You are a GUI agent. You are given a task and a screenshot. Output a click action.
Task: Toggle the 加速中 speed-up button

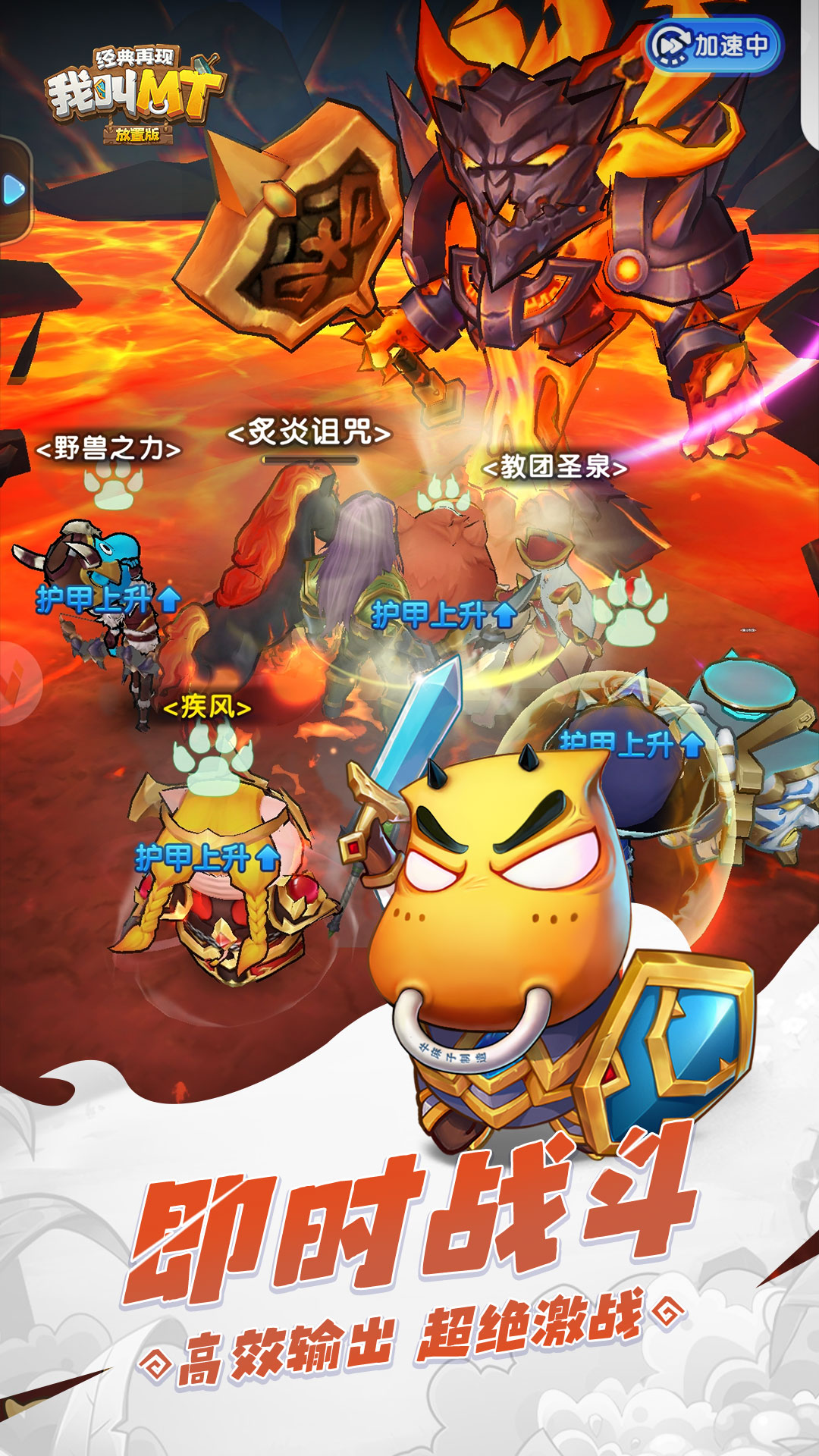(712, 45)
